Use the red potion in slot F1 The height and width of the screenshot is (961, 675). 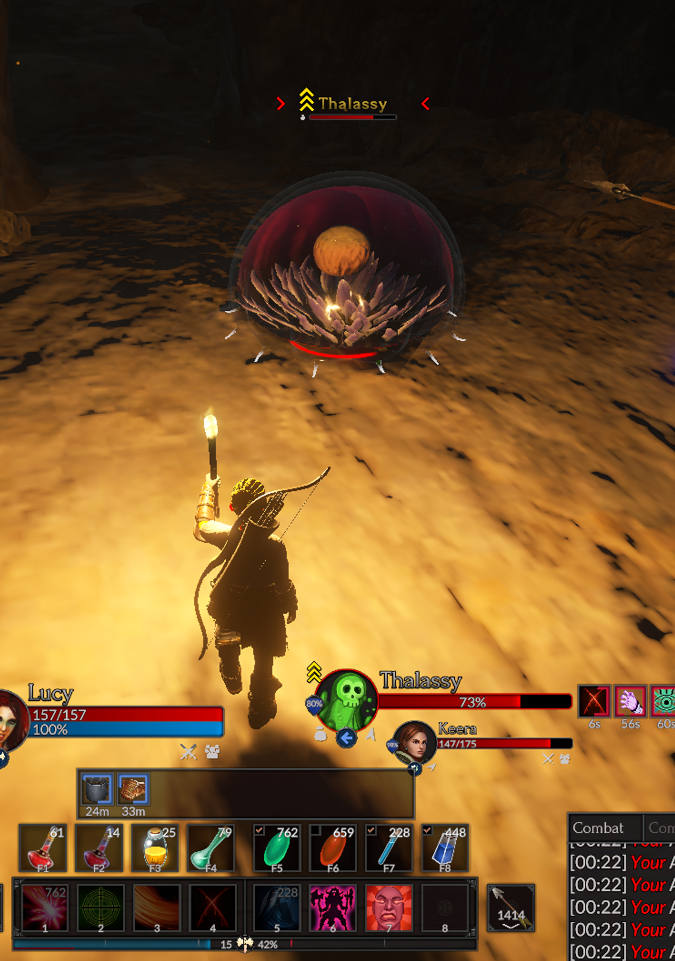point(43,848)
